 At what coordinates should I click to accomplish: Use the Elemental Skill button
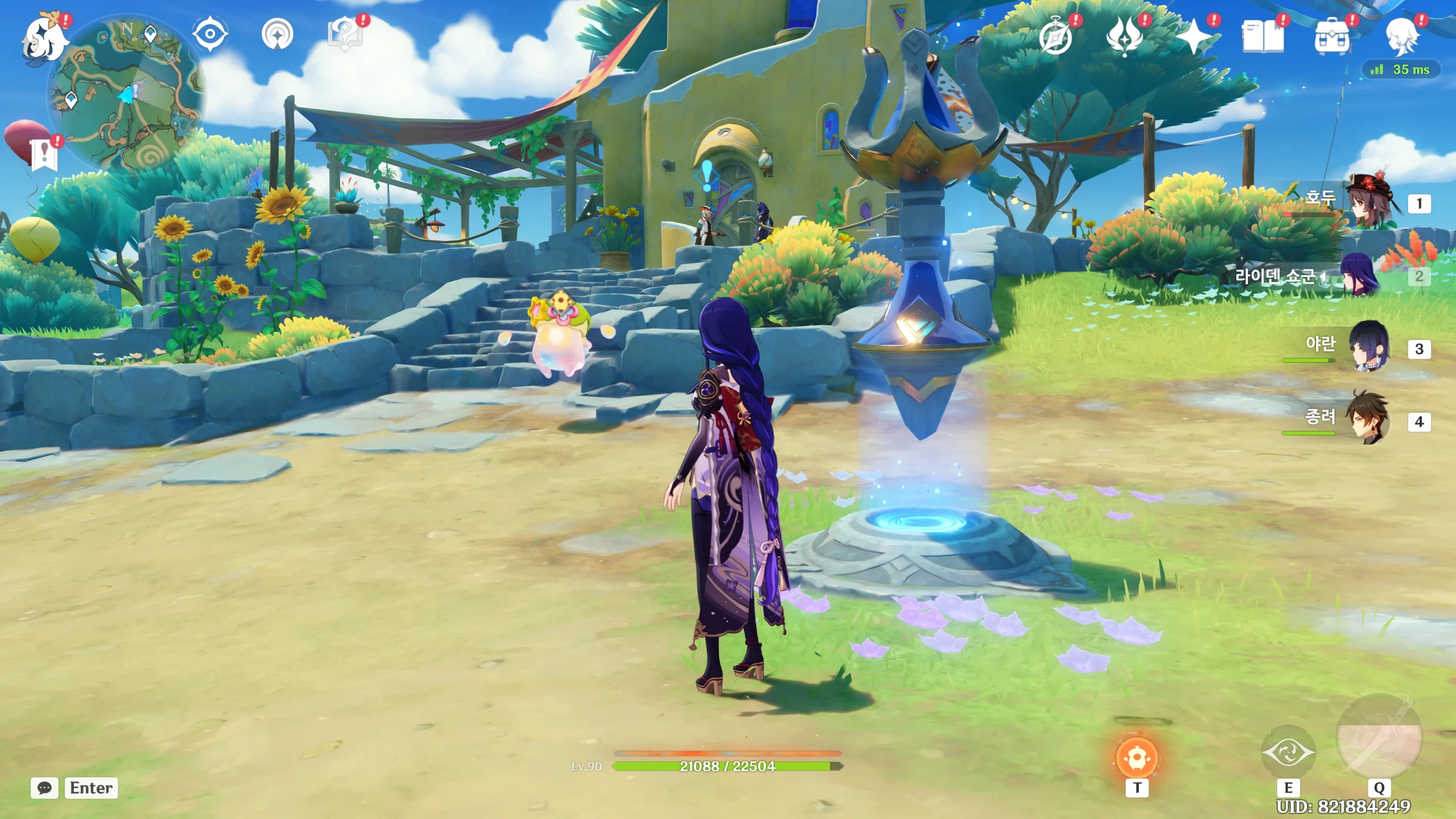(x=1288, y=753)
